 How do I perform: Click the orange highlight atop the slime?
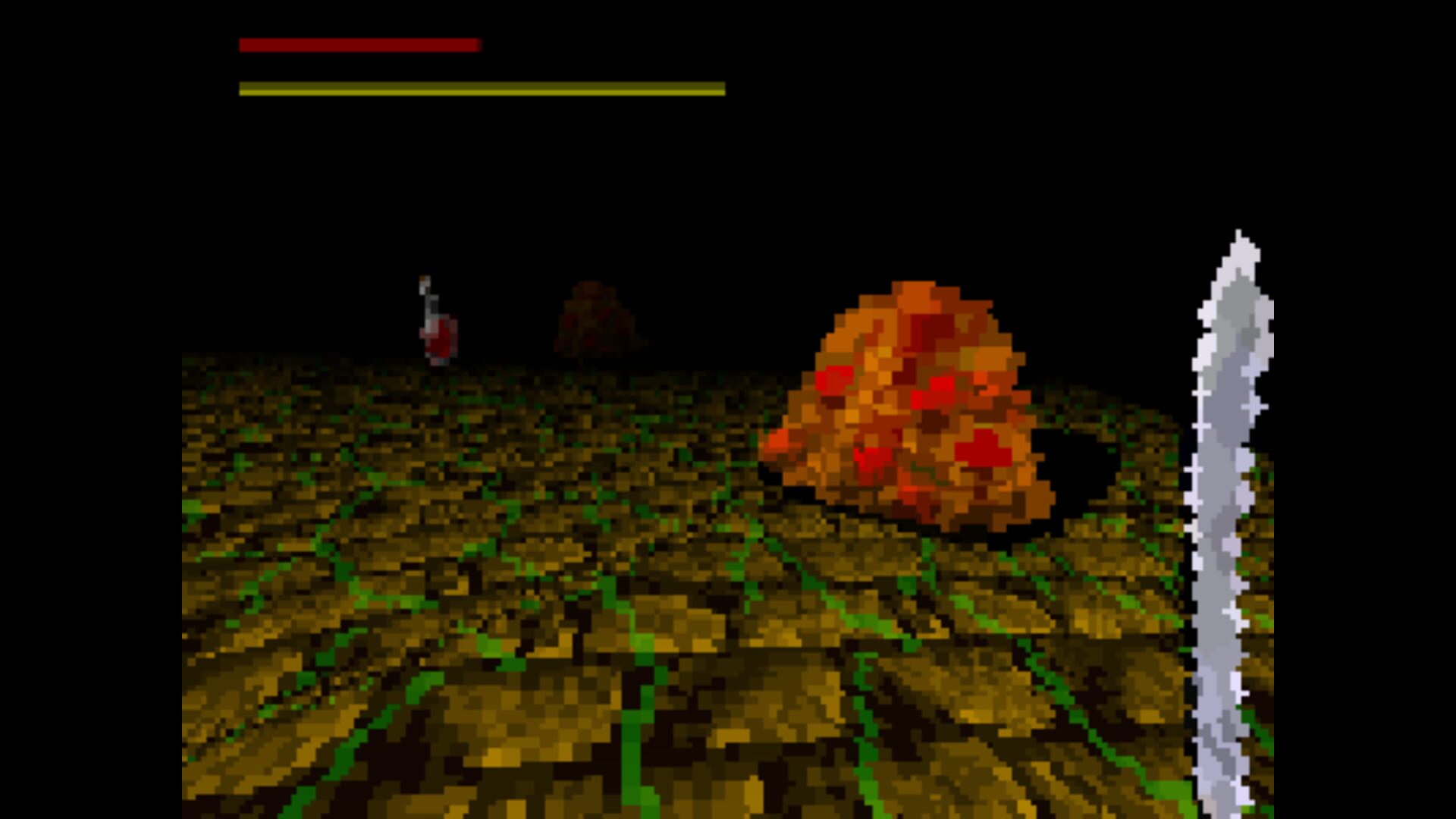tap(910, 300)
